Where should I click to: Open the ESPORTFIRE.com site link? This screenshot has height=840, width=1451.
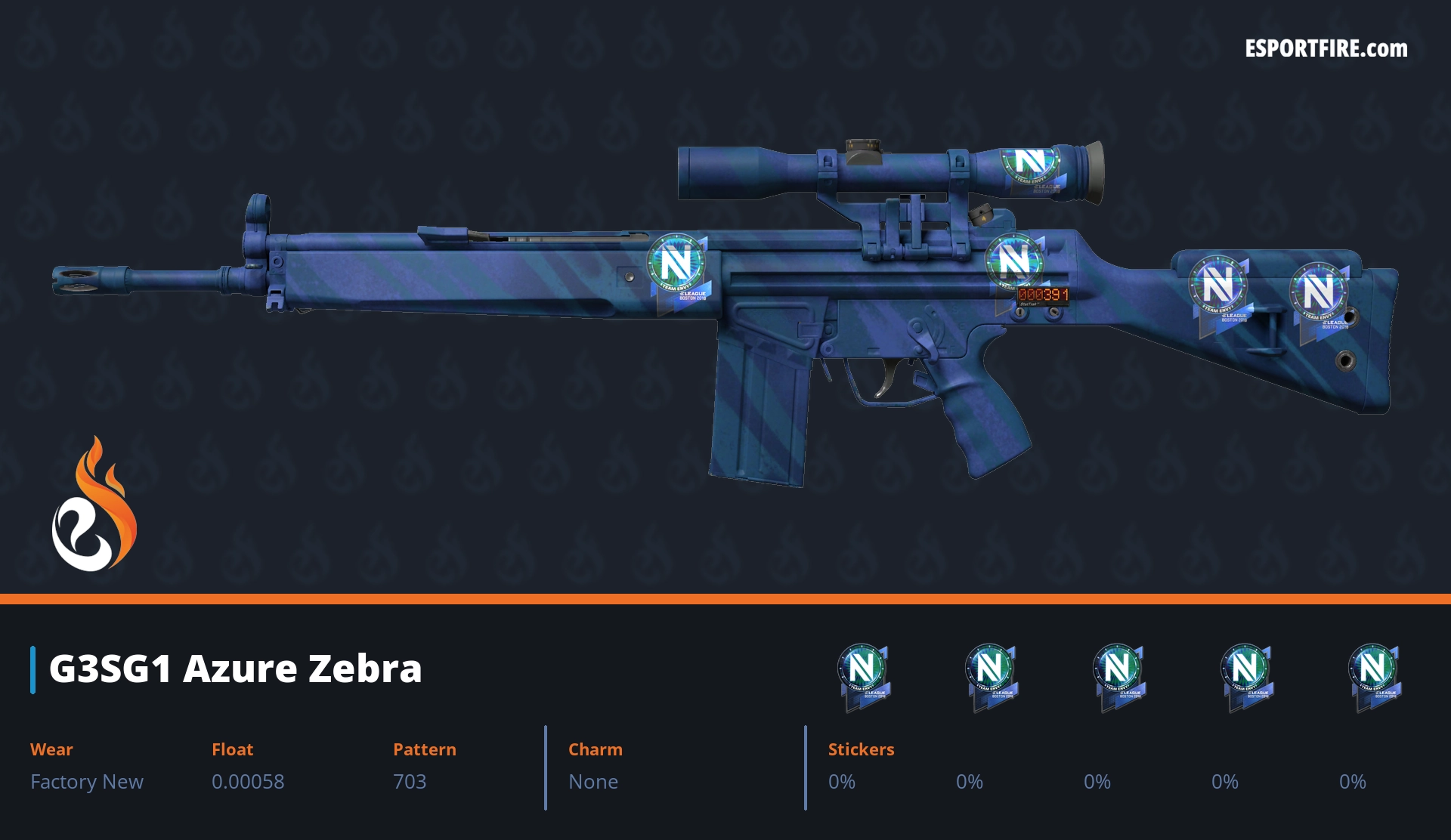tap(1326, 49)
